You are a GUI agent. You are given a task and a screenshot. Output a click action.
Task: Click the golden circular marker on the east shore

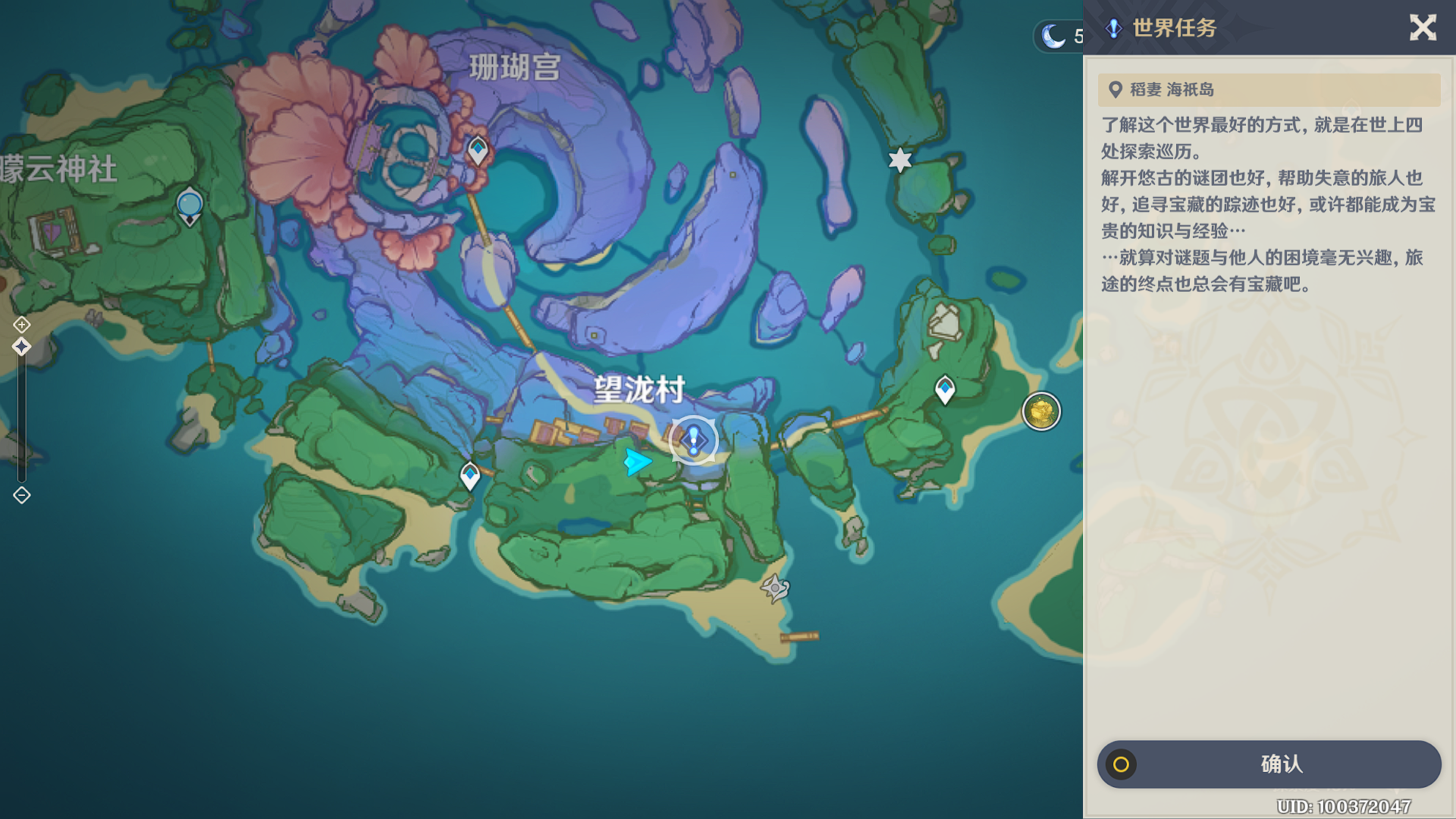coord(1040,412)
